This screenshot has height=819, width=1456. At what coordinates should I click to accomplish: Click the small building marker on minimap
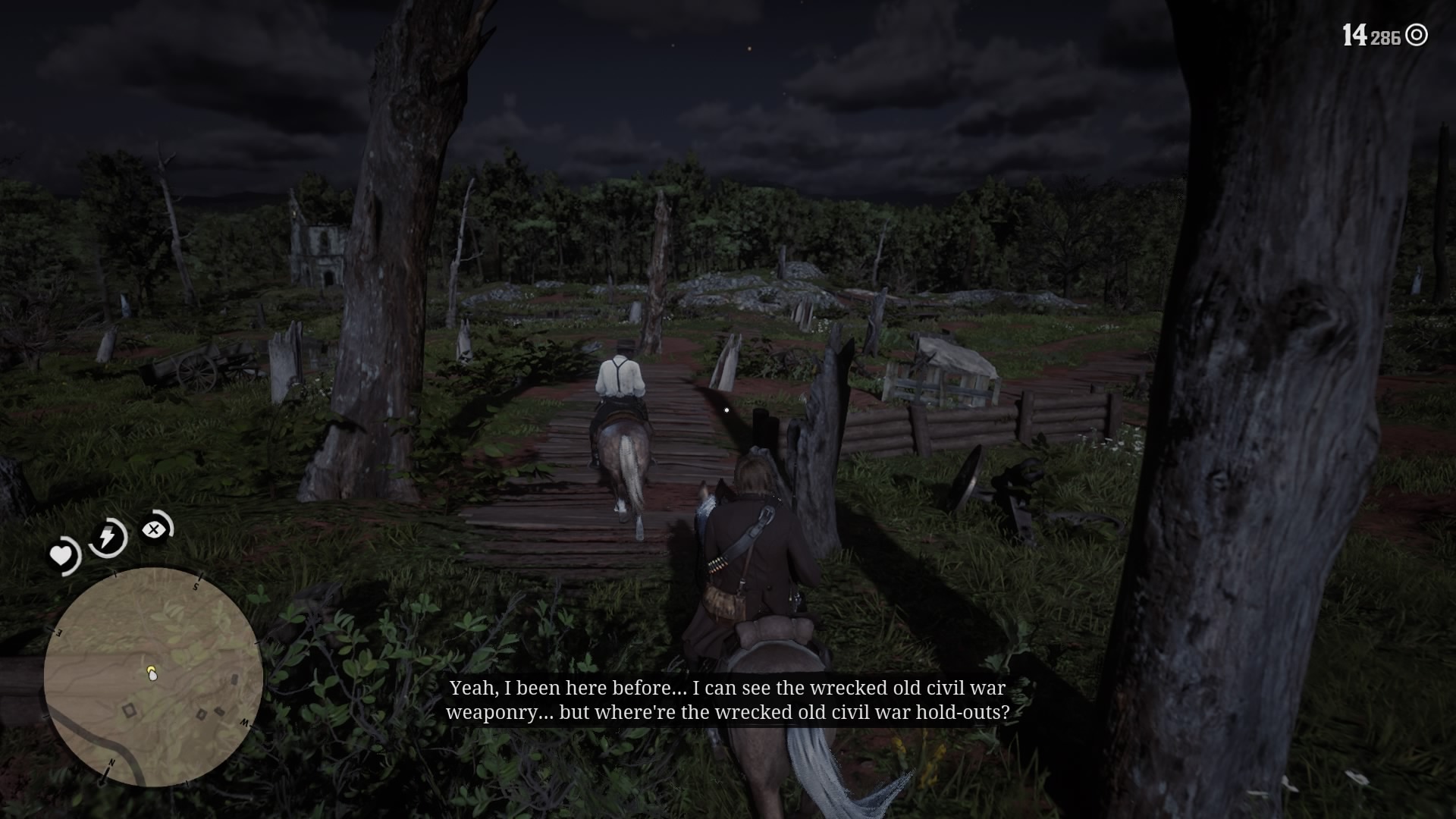pyautogui.click(x=128, y=710)
